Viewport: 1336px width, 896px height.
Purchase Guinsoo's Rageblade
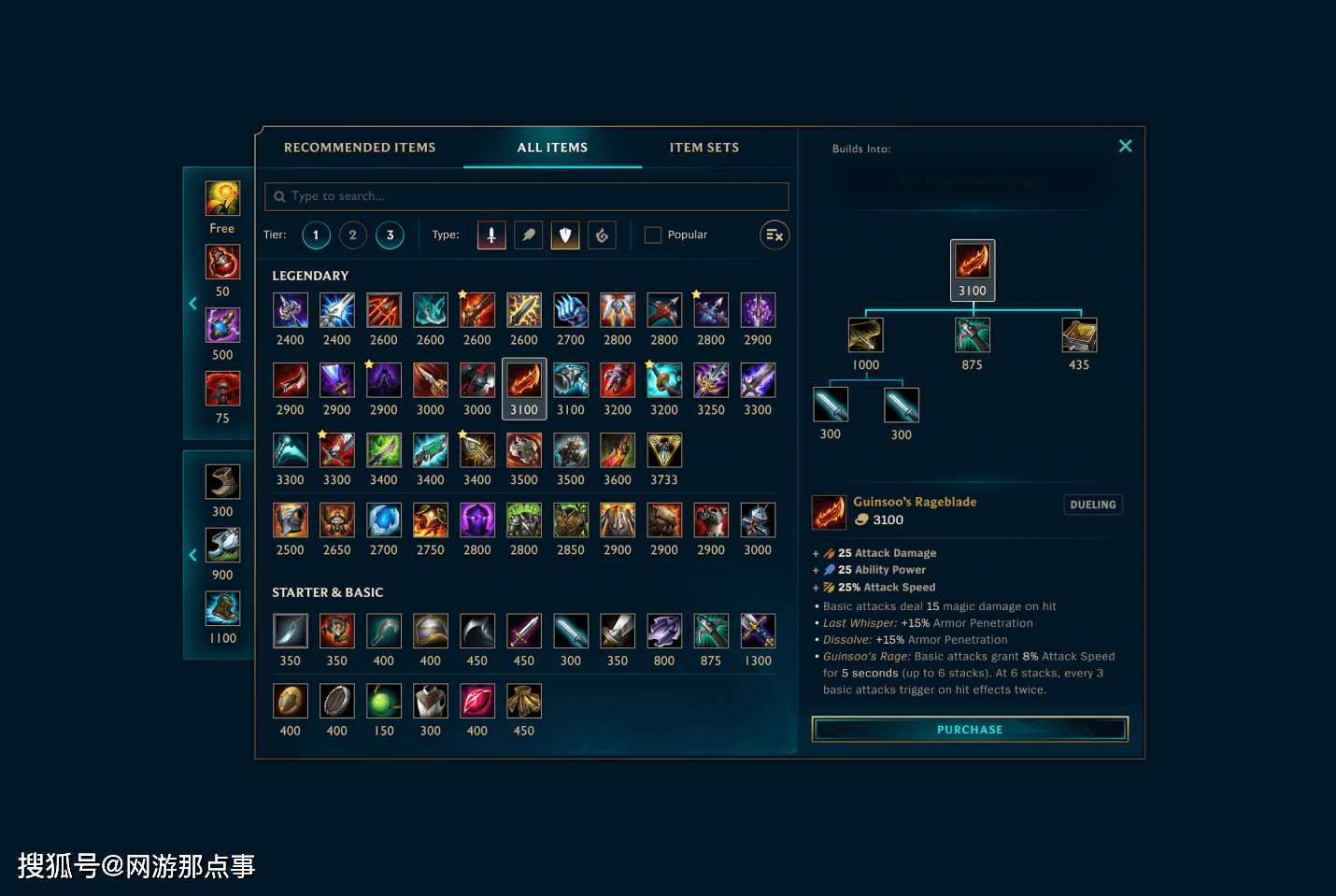click(x=970, y=730)
